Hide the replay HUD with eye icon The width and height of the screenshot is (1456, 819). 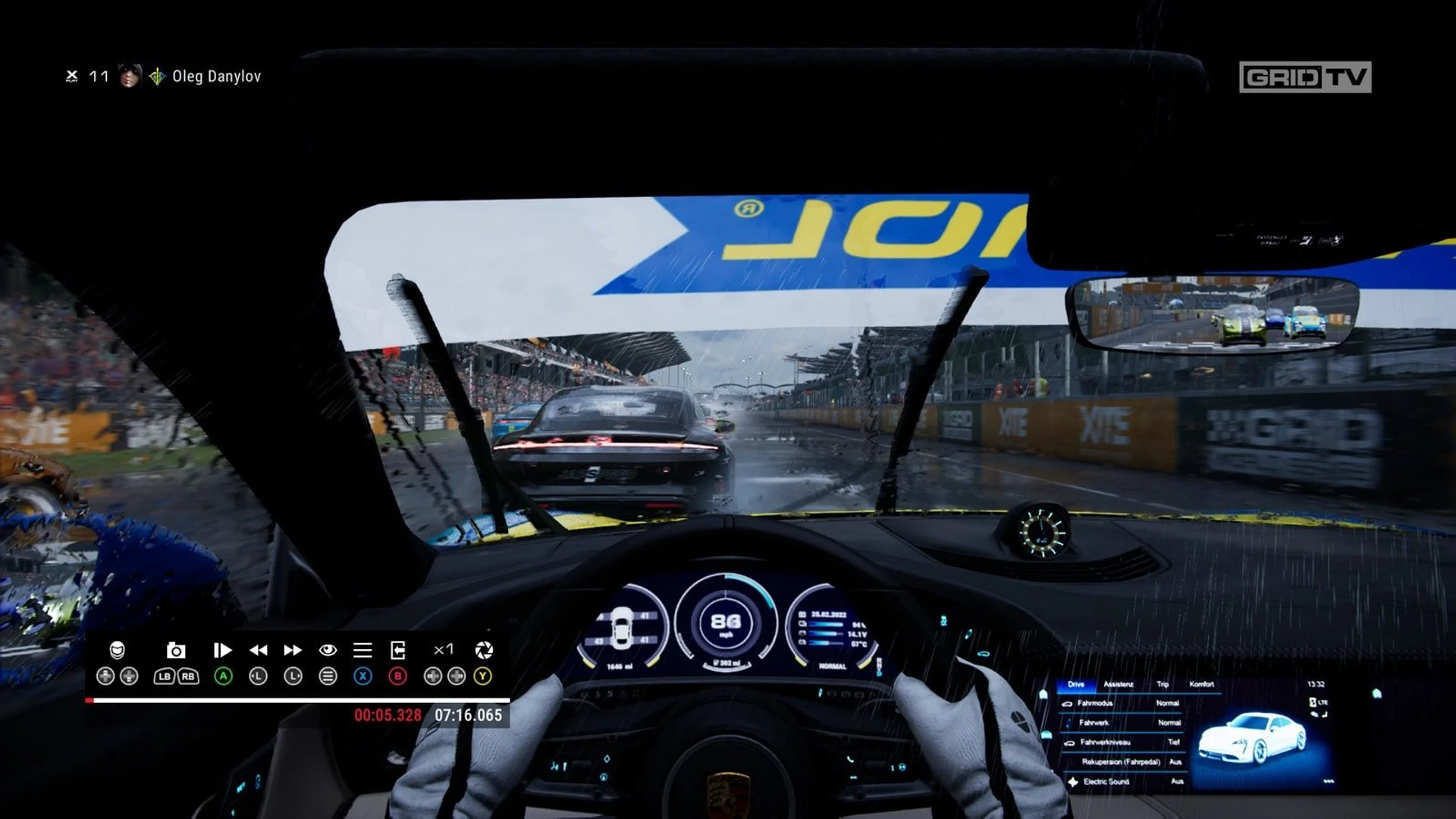coord(328,650)
